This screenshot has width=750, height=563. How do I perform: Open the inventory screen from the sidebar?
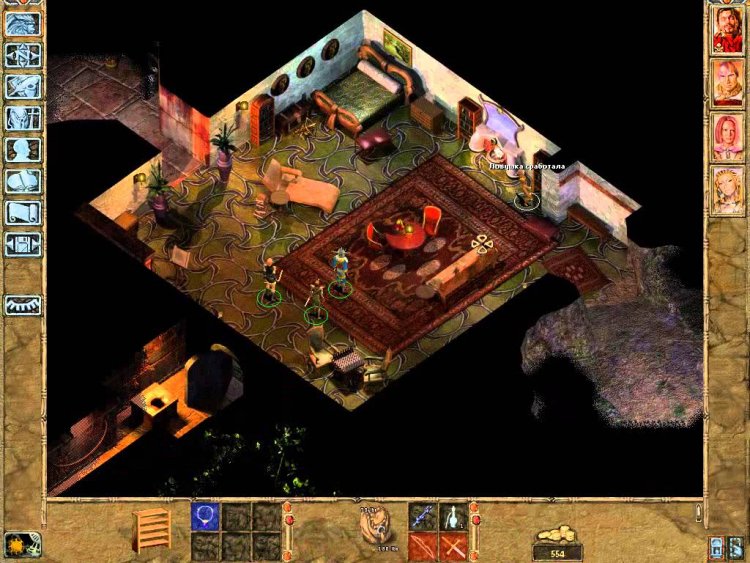[22, 118]
